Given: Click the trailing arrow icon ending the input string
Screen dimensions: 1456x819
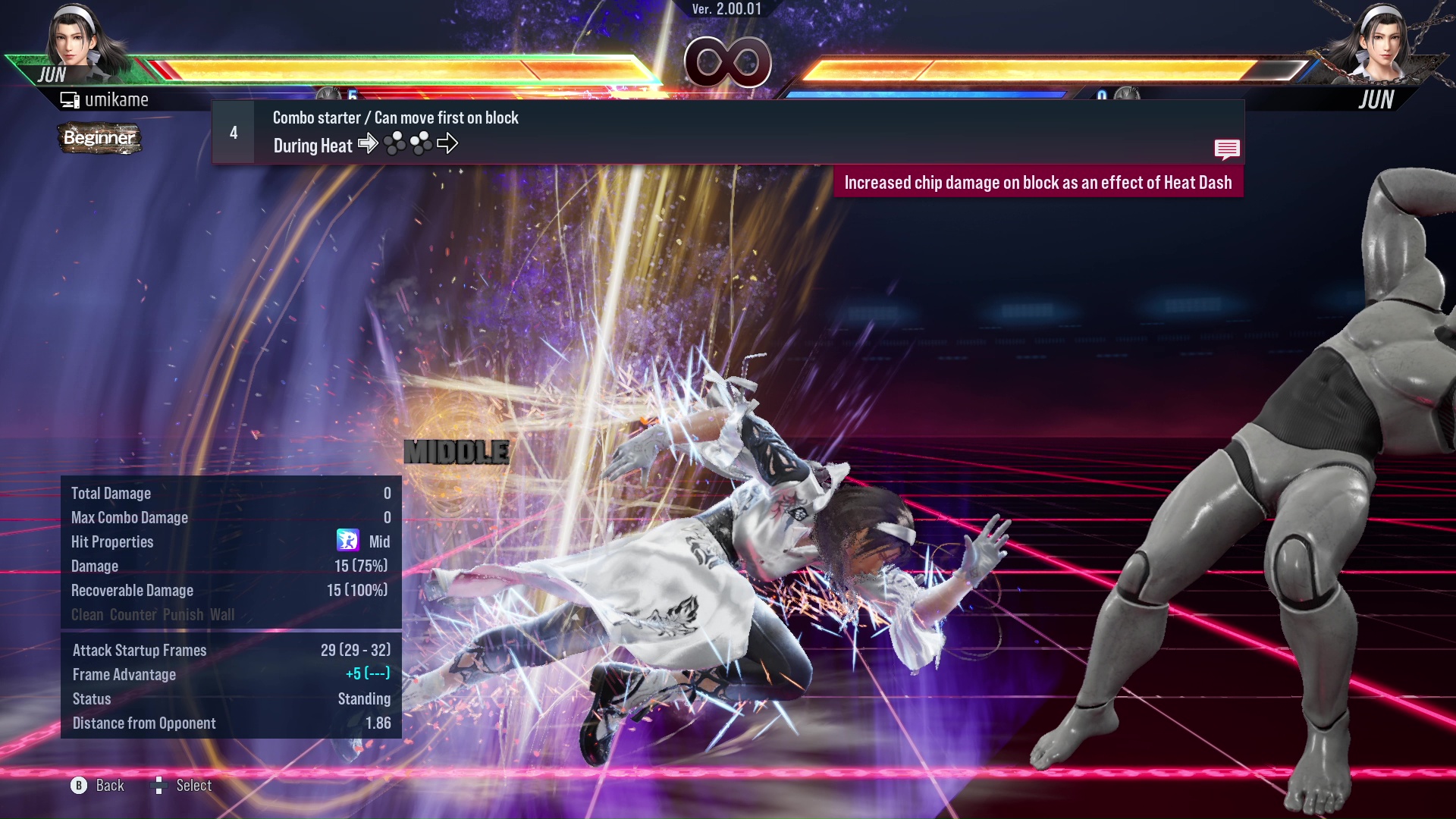Looking at the screenshot, I should 449,144.
